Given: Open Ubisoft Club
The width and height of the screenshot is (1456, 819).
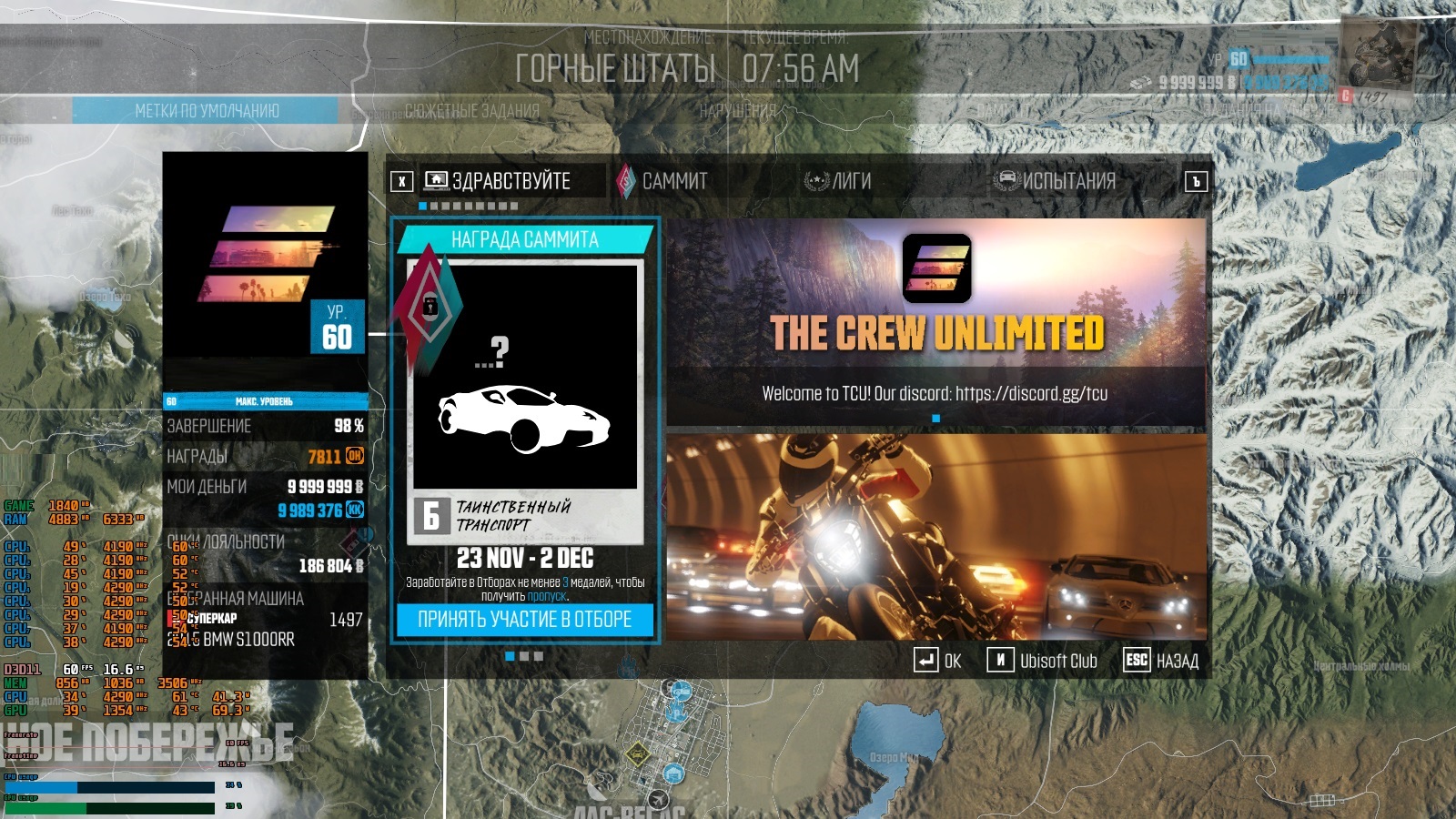Looking at the screenshot, I should pos(1043,661).
